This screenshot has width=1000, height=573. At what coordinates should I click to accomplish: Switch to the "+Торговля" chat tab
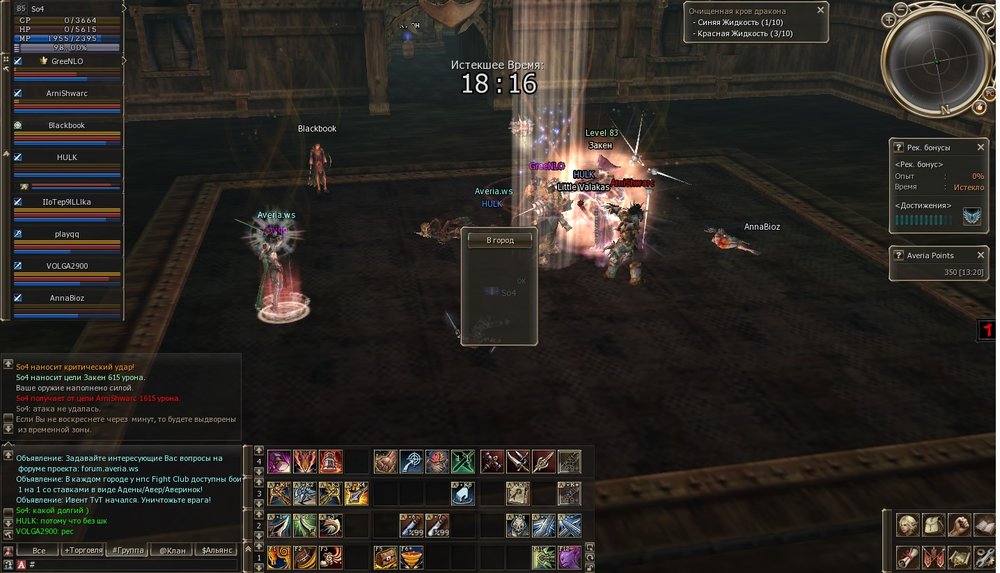coord(81,550)
